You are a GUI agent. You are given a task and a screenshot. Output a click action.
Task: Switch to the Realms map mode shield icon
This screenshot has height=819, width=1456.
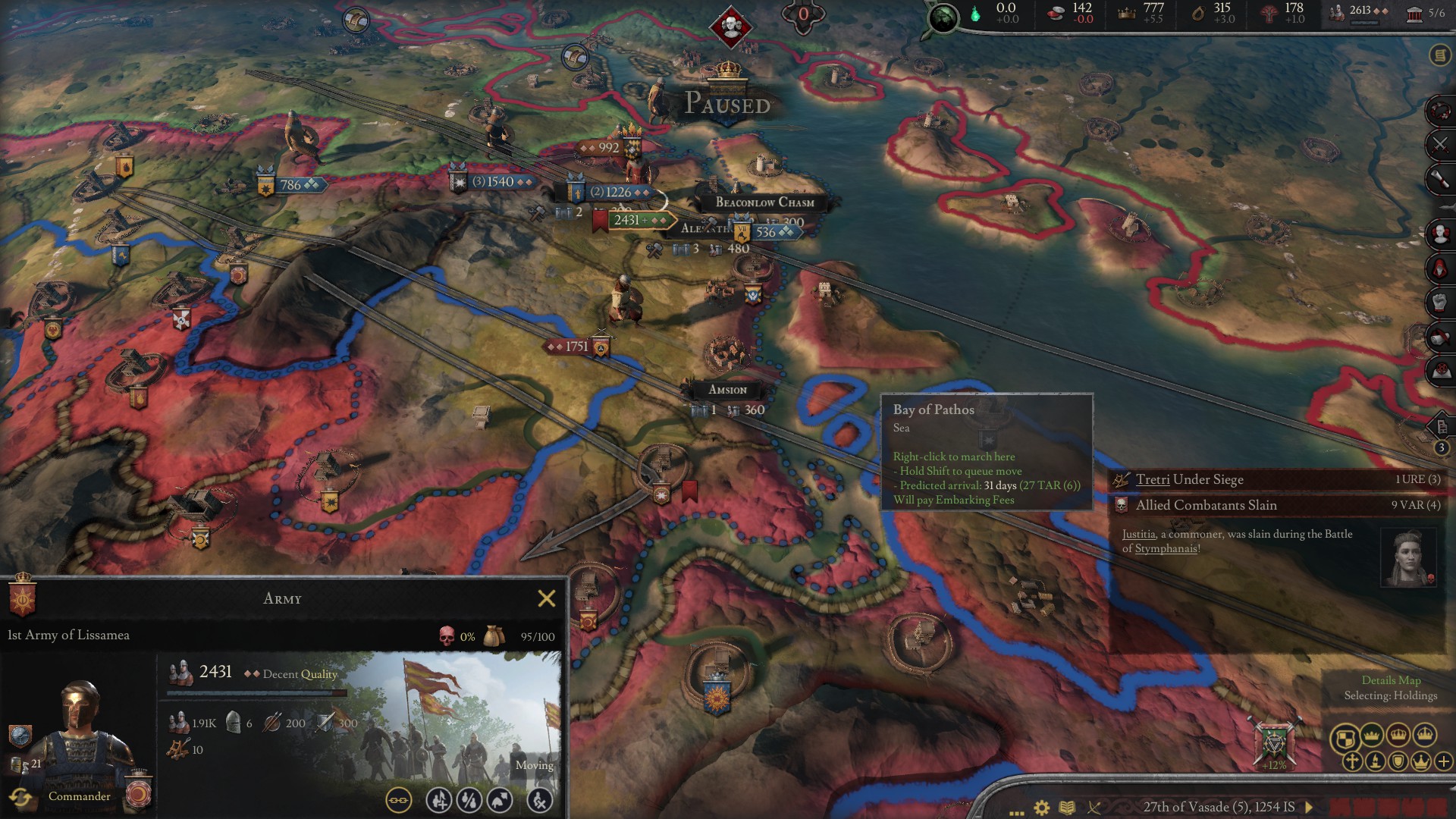tap(1345, 739)
